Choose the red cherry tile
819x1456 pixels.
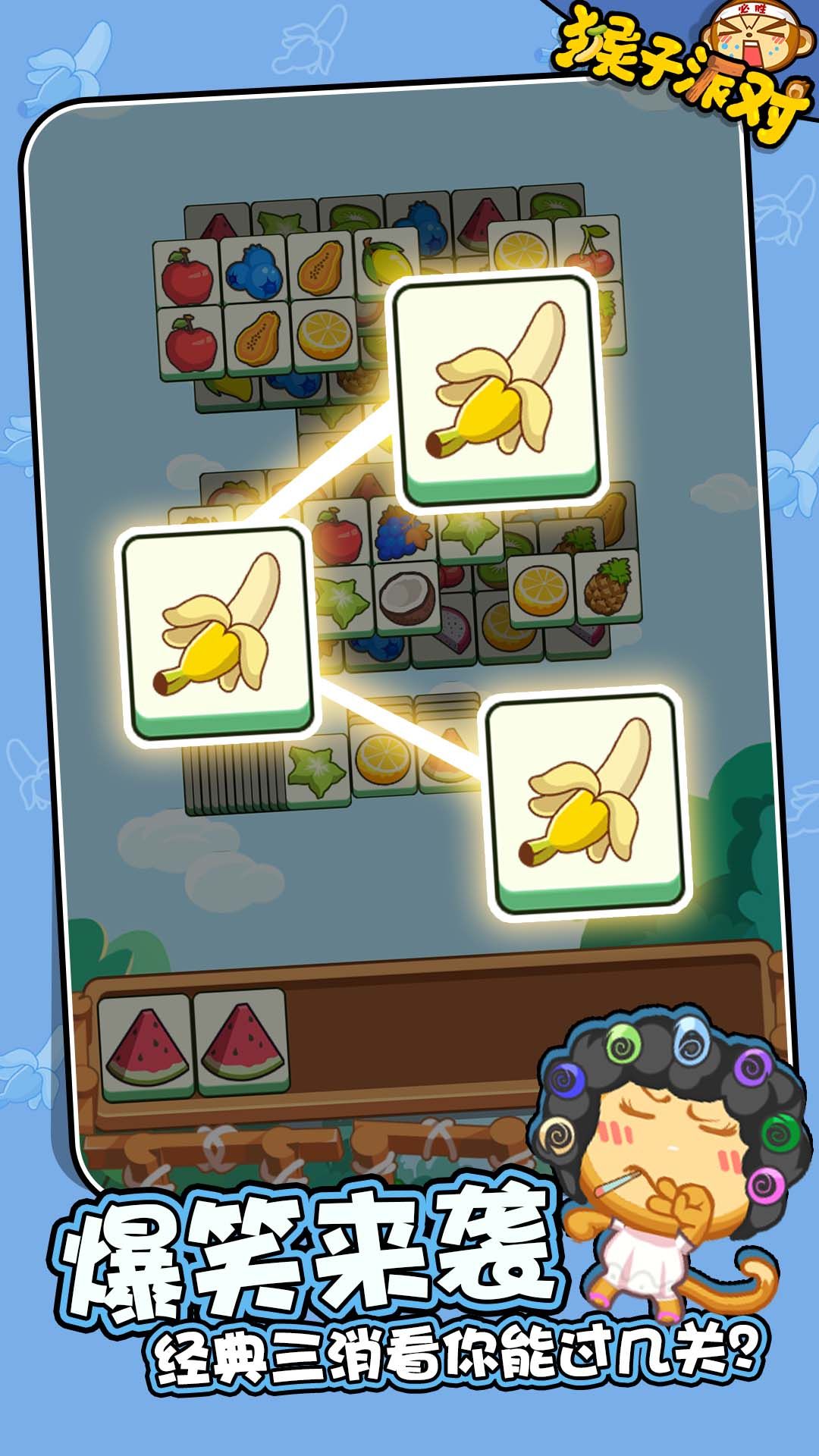[588, 252]
